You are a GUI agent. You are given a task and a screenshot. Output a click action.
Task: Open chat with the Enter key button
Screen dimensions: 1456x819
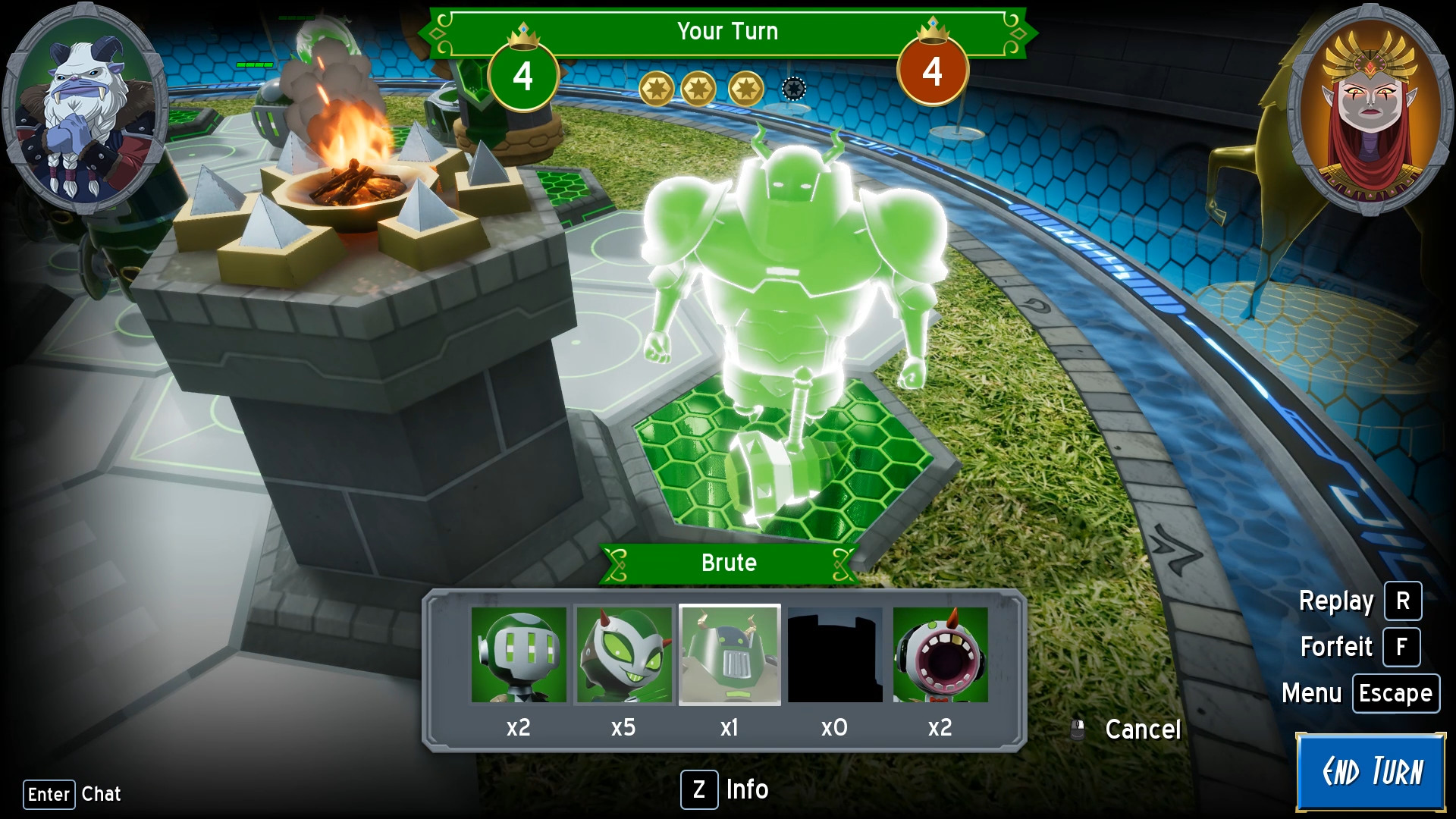[x=49, y=794]
